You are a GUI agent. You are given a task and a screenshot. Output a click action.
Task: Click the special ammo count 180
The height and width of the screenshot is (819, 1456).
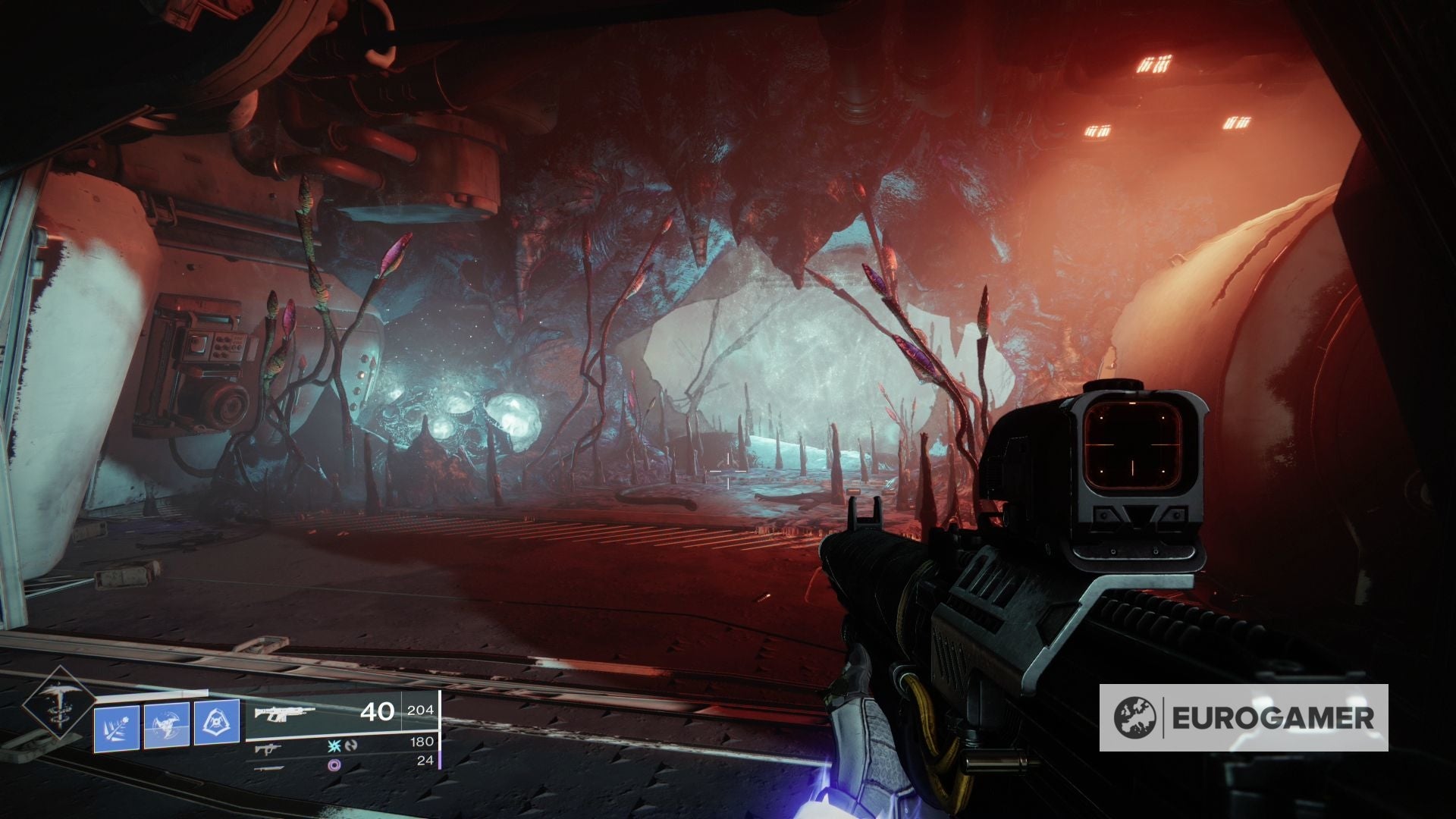point(422,741)
